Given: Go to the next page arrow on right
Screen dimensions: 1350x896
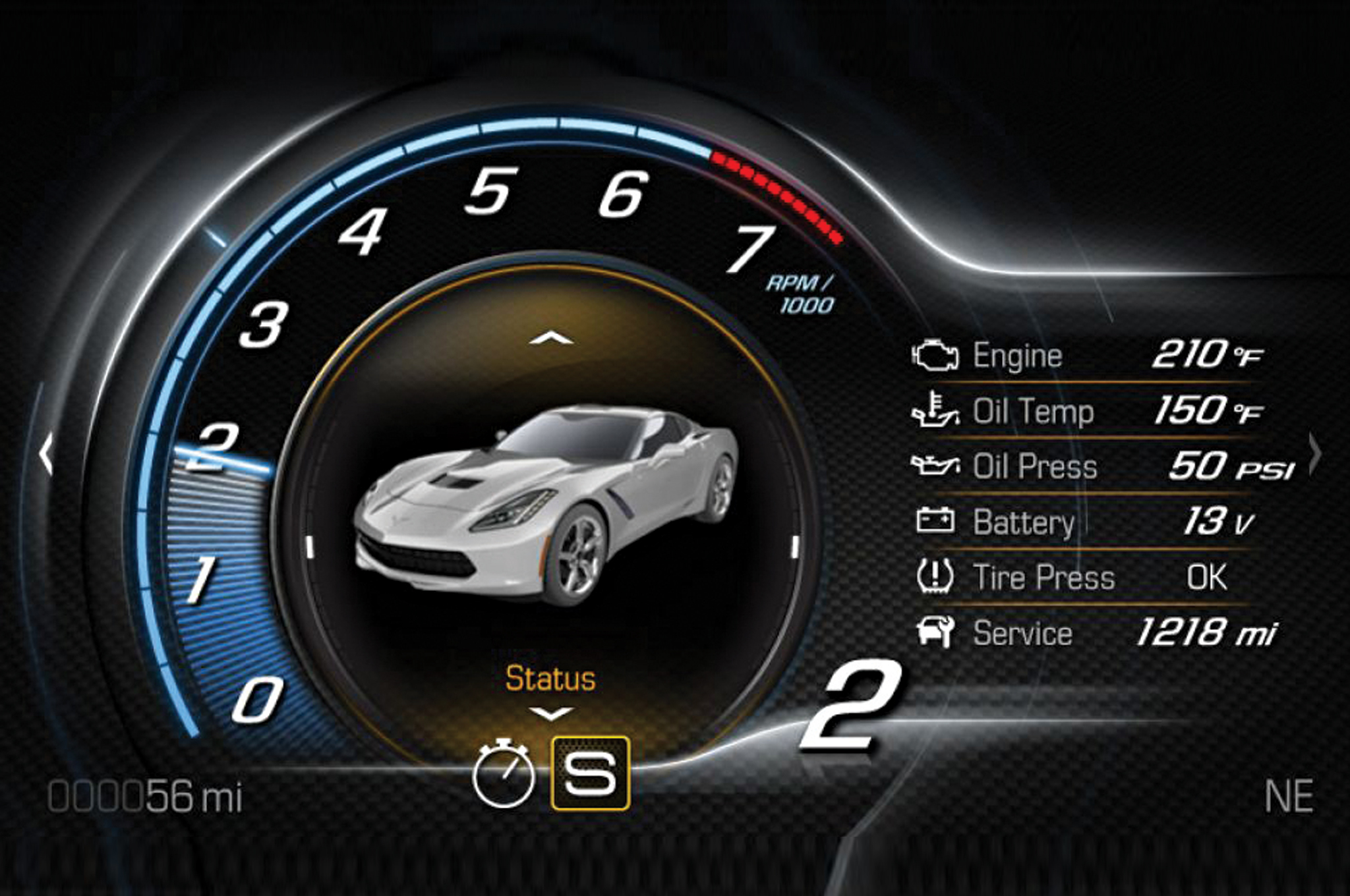Looking at the screenshot, I should 1314,454.
